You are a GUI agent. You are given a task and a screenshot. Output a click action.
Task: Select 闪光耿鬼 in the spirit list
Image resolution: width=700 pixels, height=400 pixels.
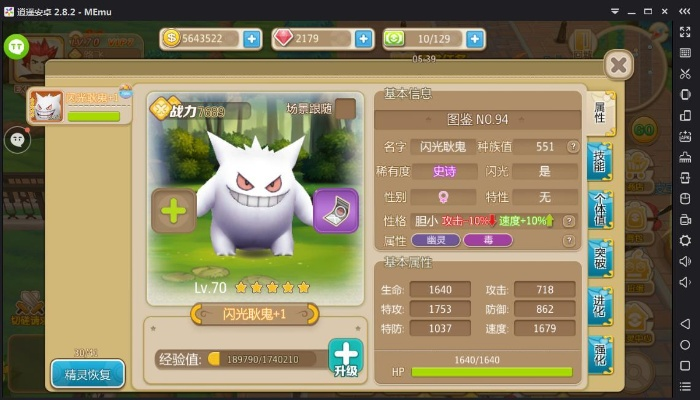[80, 106]
